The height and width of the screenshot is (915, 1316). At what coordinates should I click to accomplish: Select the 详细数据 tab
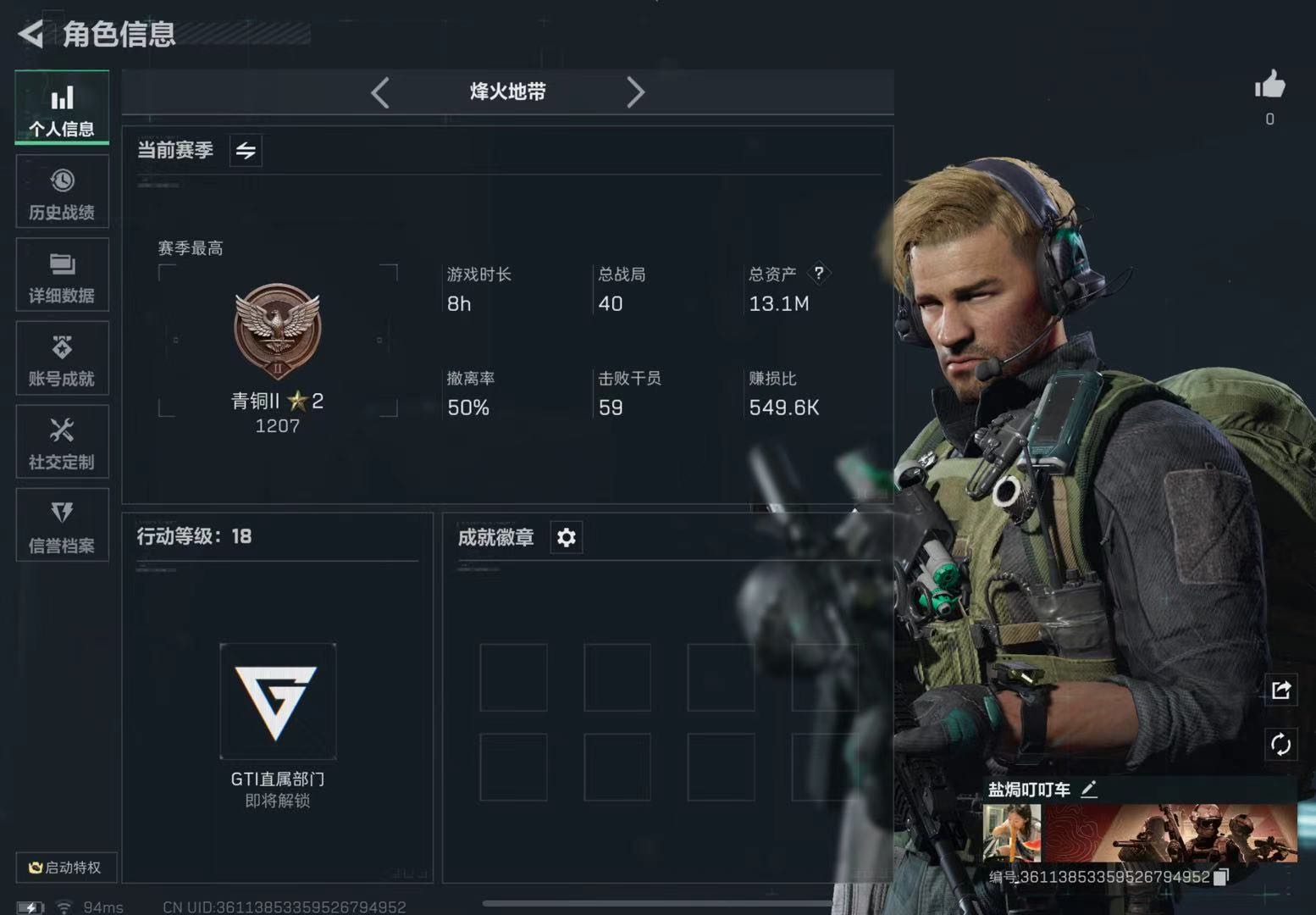pyautogui.click(x=62, y=275)
